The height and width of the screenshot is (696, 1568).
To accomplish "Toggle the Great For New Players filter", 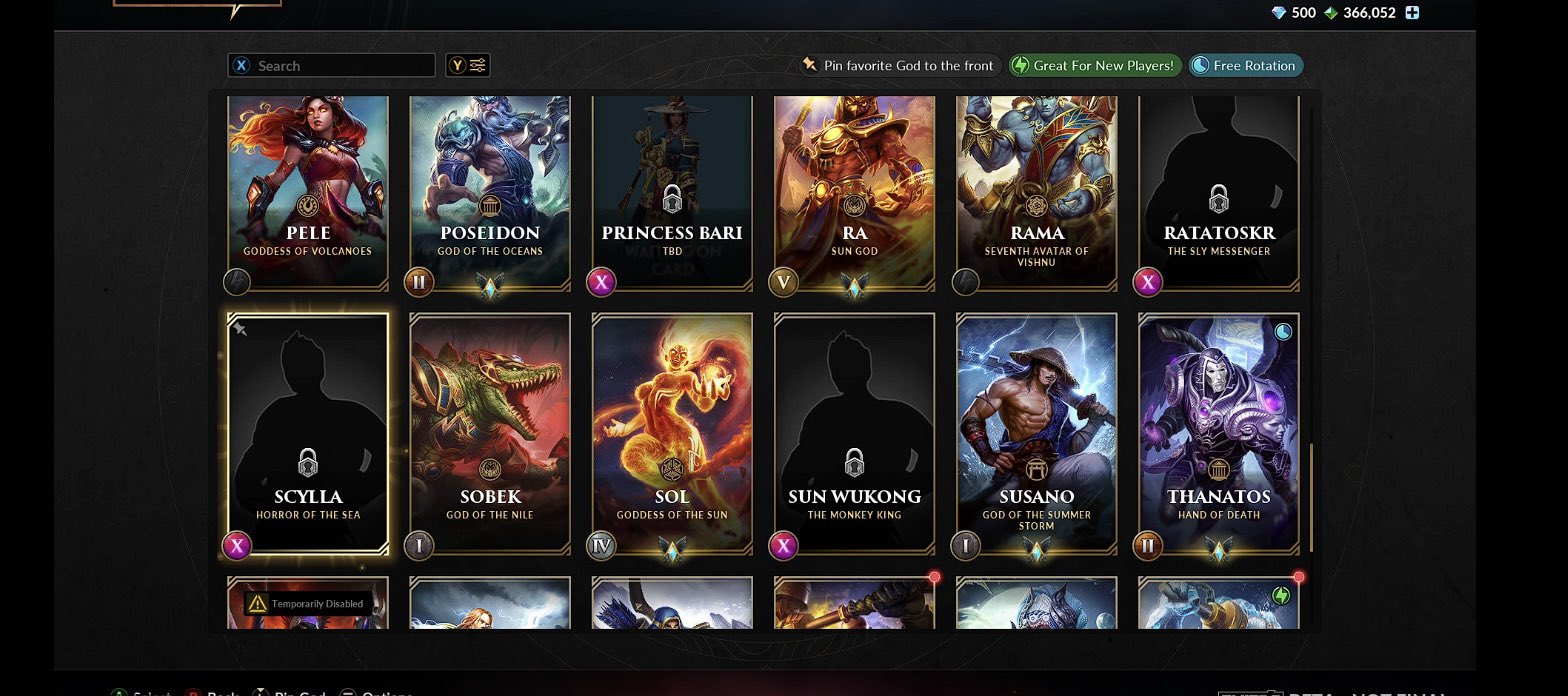I will [1095, 66].
